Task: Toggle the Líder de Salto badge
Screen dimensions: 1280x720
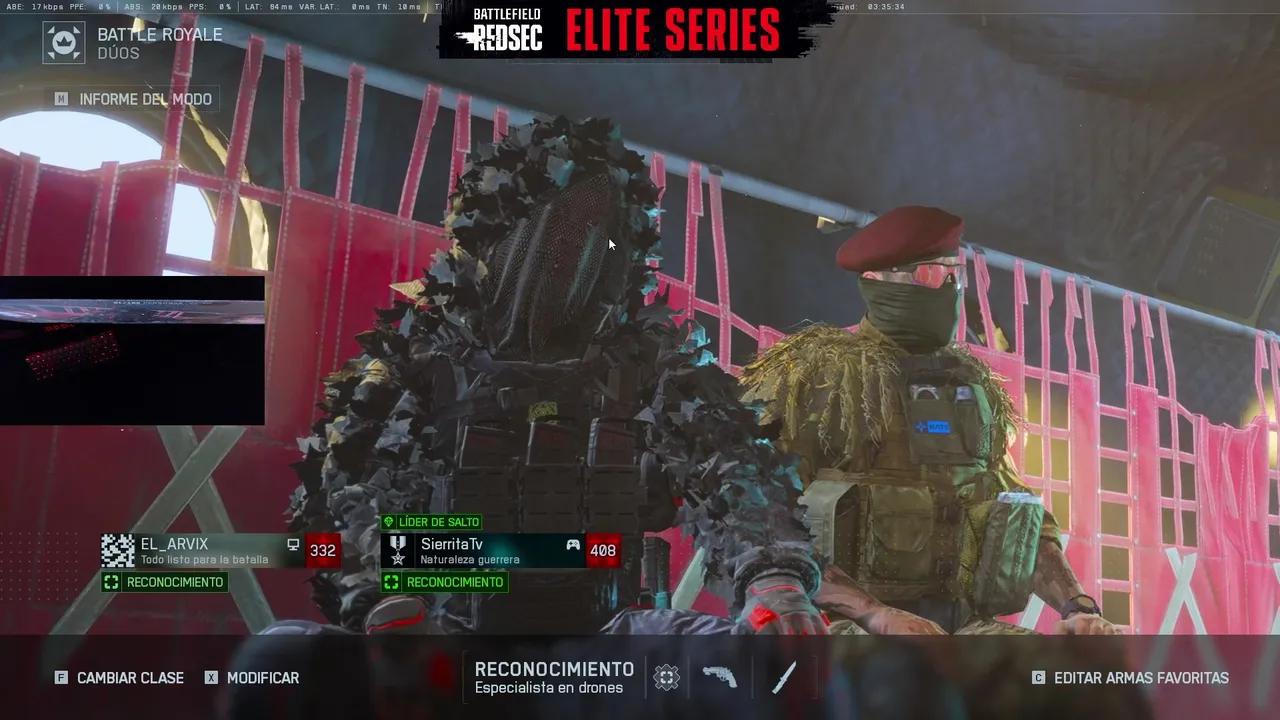Action: (434, 522)
